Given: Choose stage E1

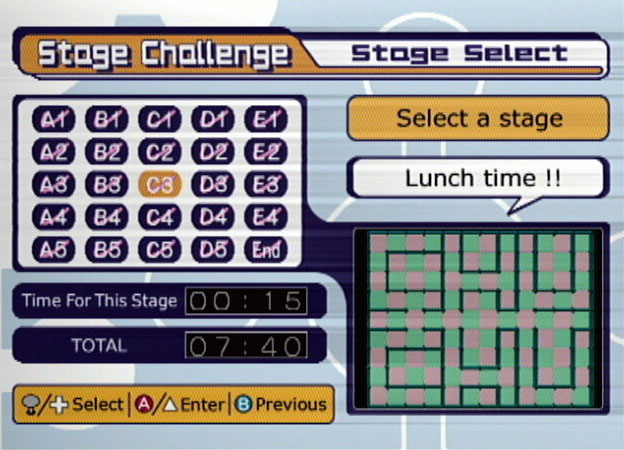Looking at the screenshot, I should [x=265, y=121].
